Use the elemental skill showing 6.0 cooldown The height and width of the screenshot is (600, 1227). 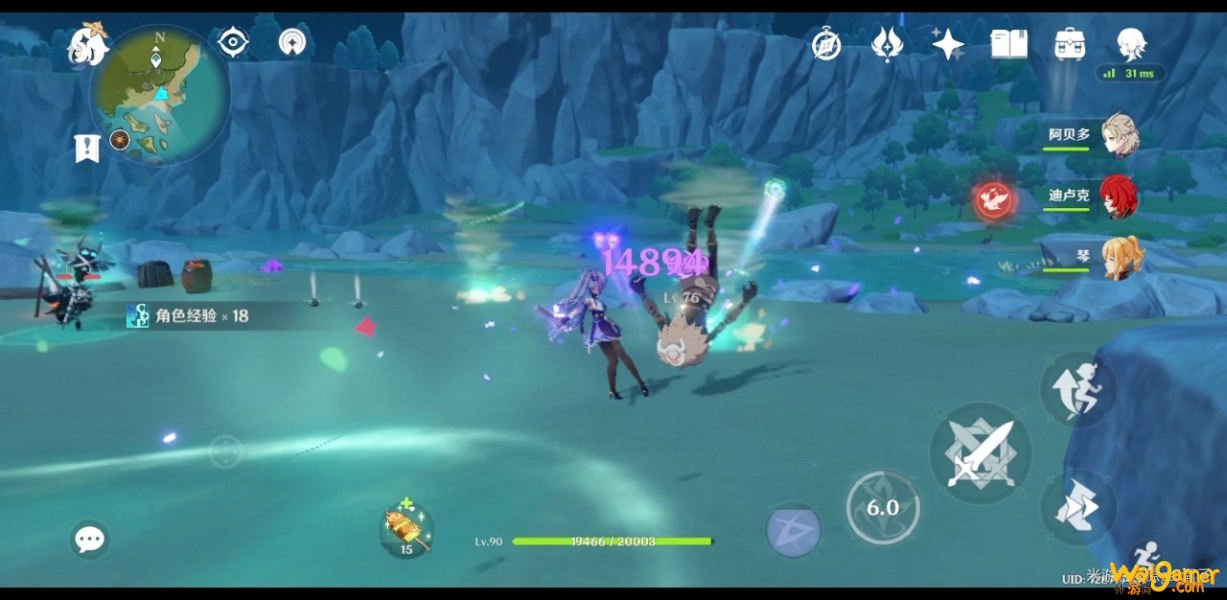click(882, 508)
